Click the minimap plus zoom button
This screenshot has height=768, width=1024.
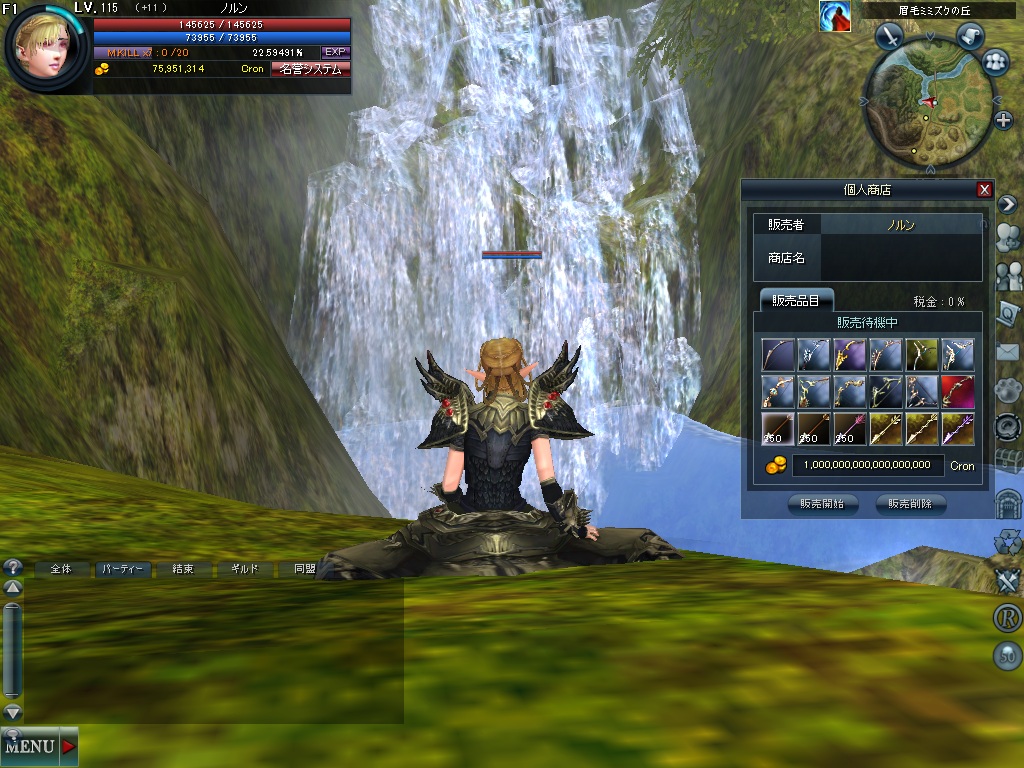[x=1004, y=120]
